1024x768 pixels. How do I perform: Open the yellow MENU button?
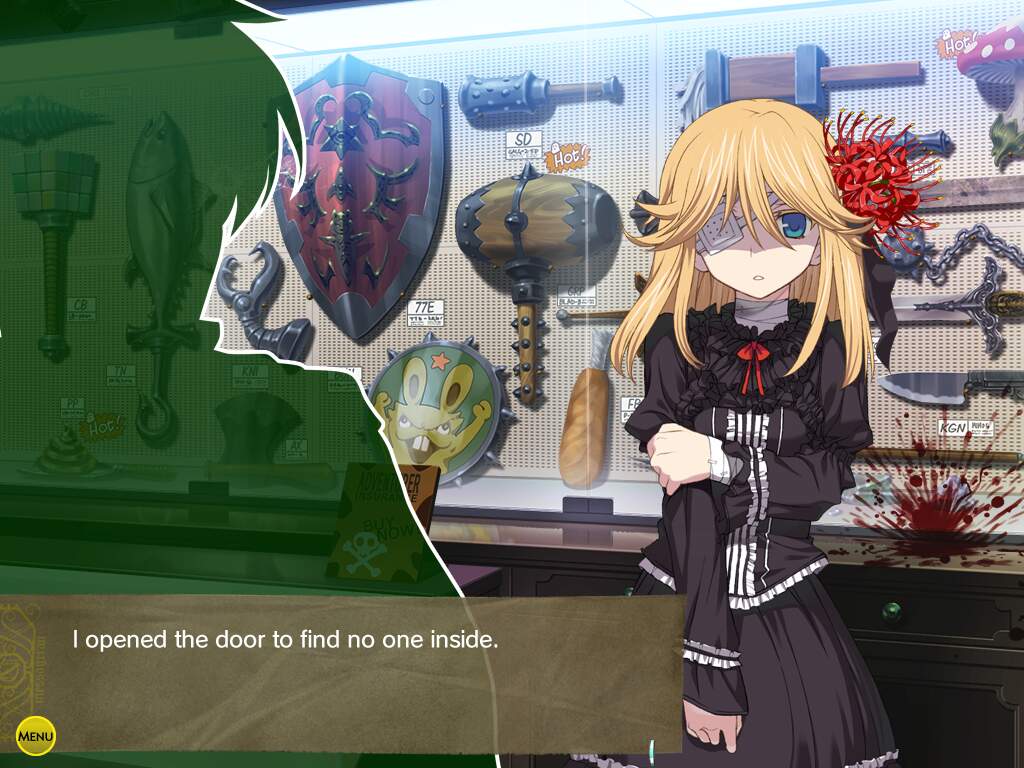click(x=36, y=737)
